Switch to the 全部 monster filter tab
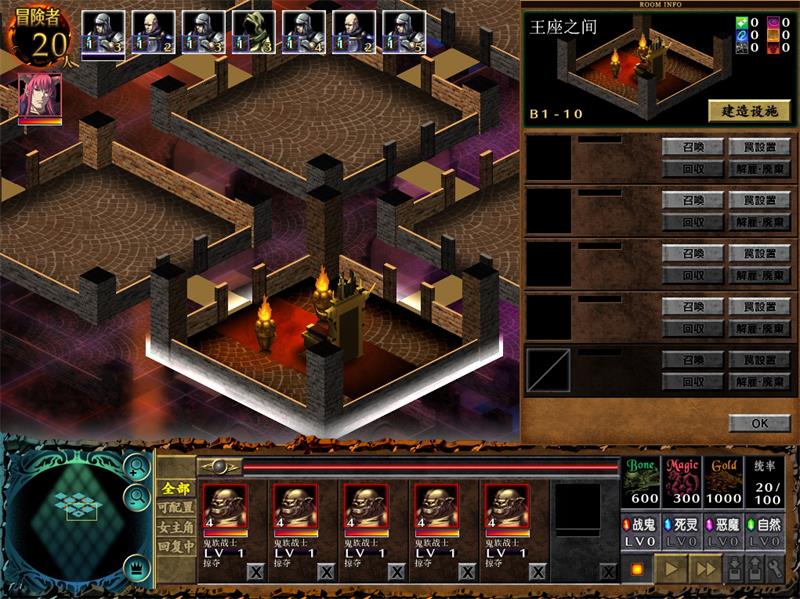 coord(175,488)
